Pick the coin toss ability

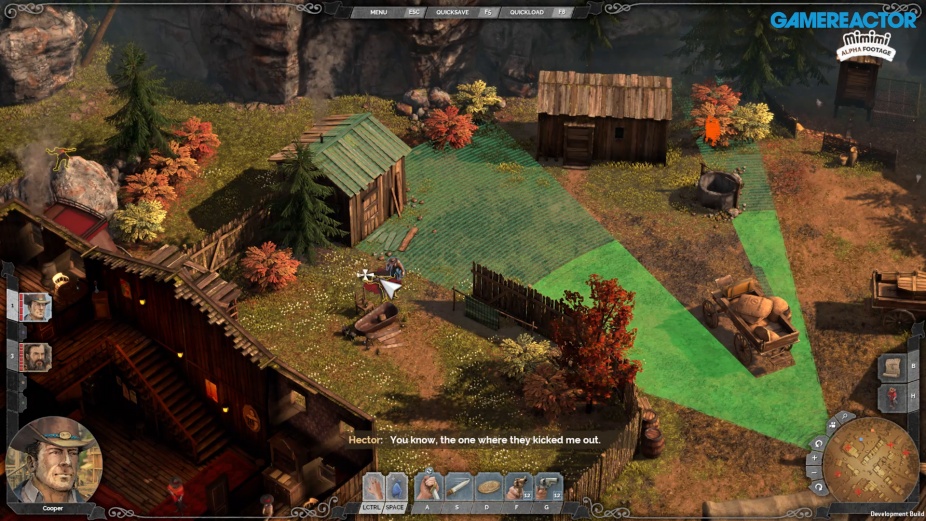tap(489, 487)
